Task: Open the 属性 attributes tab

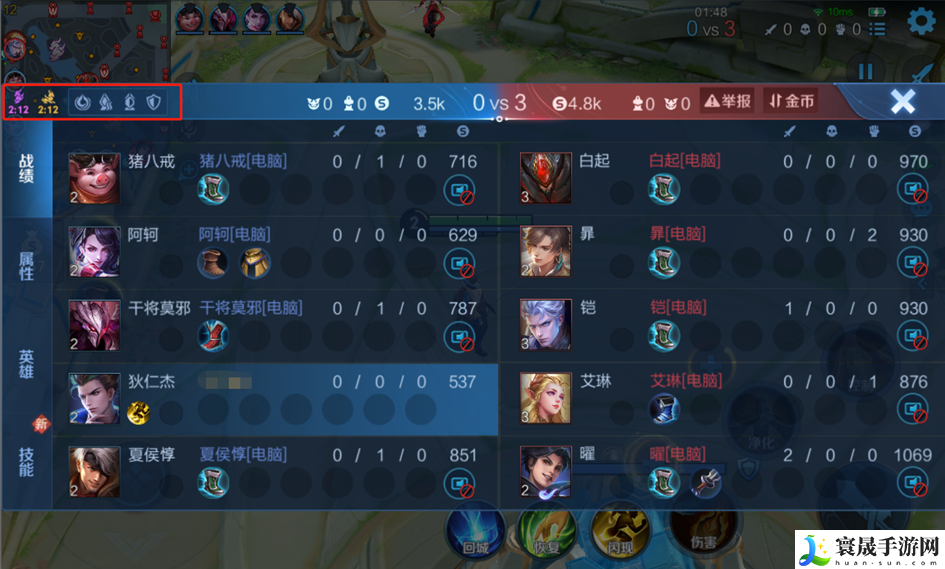Action: 26,266
